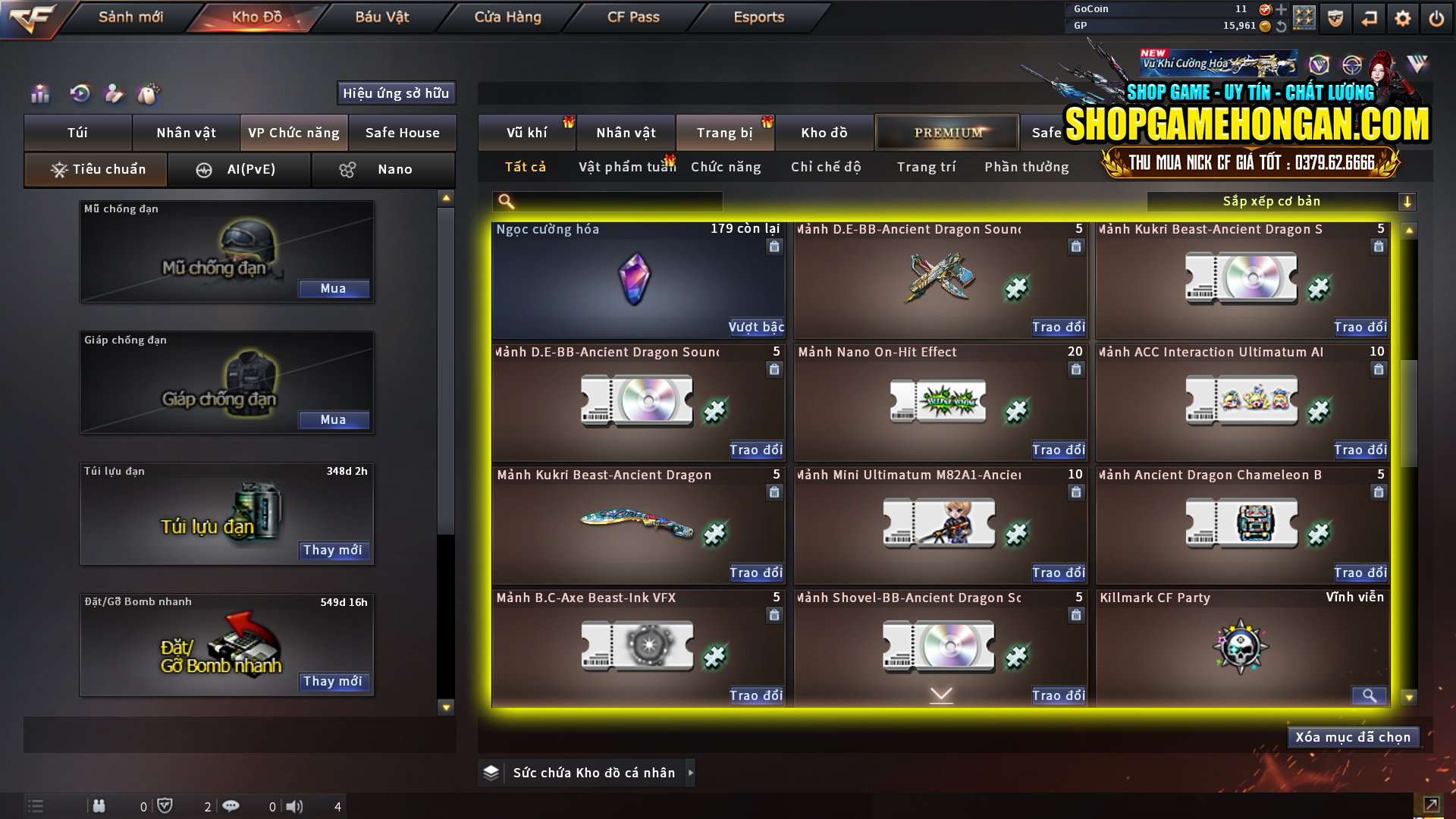Click the delete trash icon on Ngọc cường hóa
Viewport: 1456px width, 819px height.
point(774,246)
